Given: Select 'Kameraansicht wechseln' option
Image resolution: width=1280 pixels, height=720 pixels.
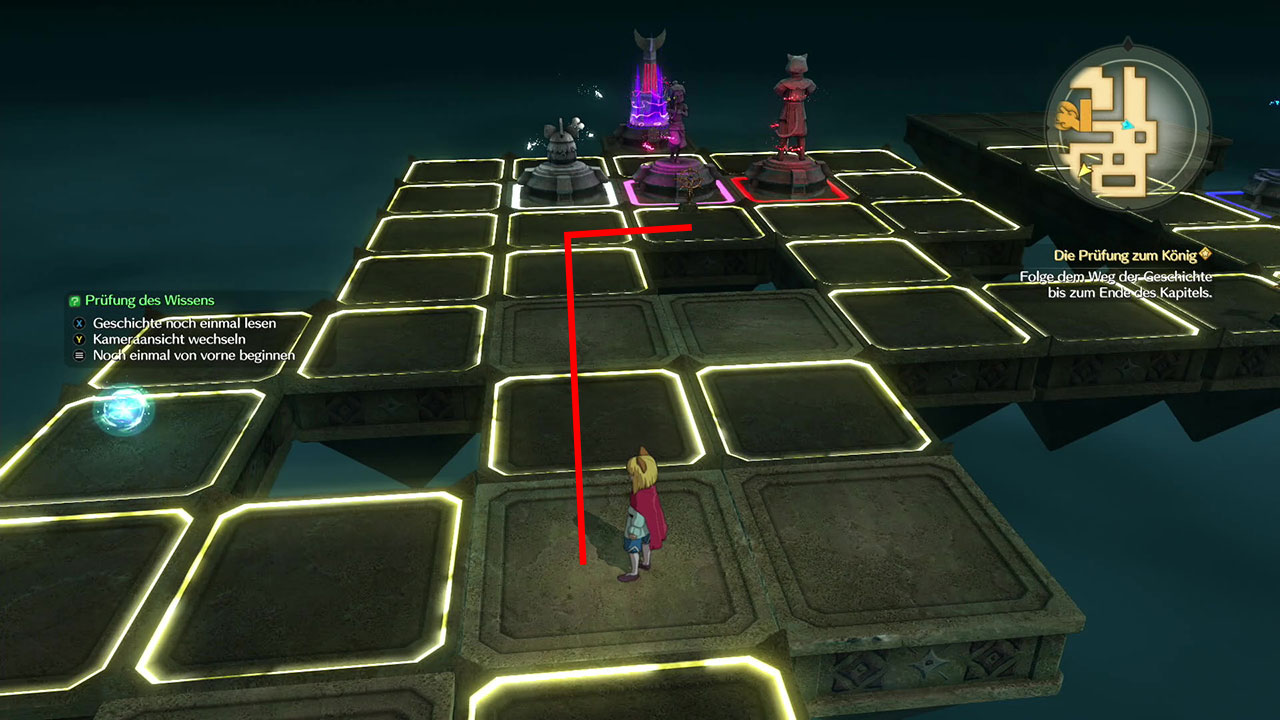Looking at the screenshot, I should [167, 339].
